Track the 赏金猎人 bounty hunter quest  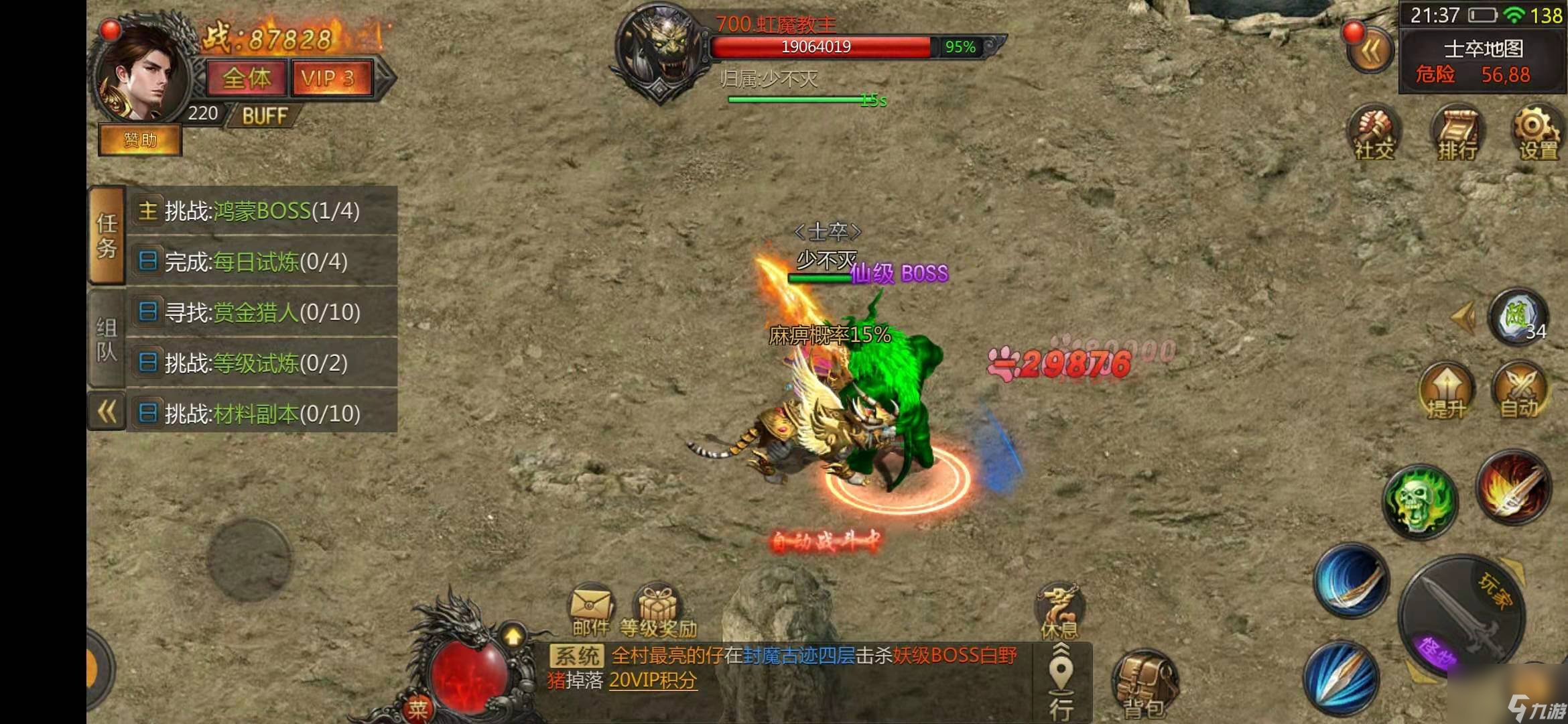coord(261,312)
